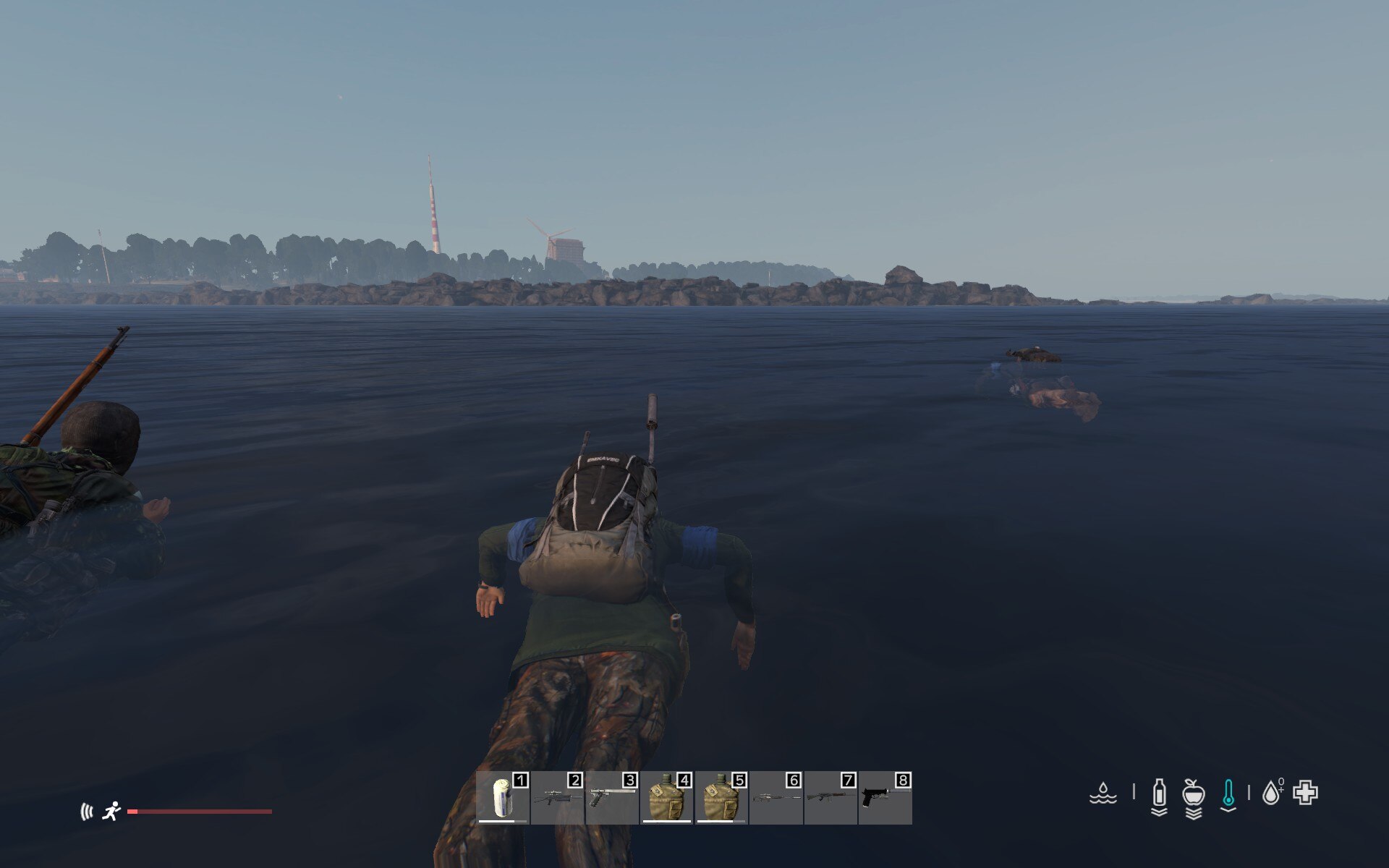Select the bandage roll in hotbar slot 1

[x=503, y=798]
